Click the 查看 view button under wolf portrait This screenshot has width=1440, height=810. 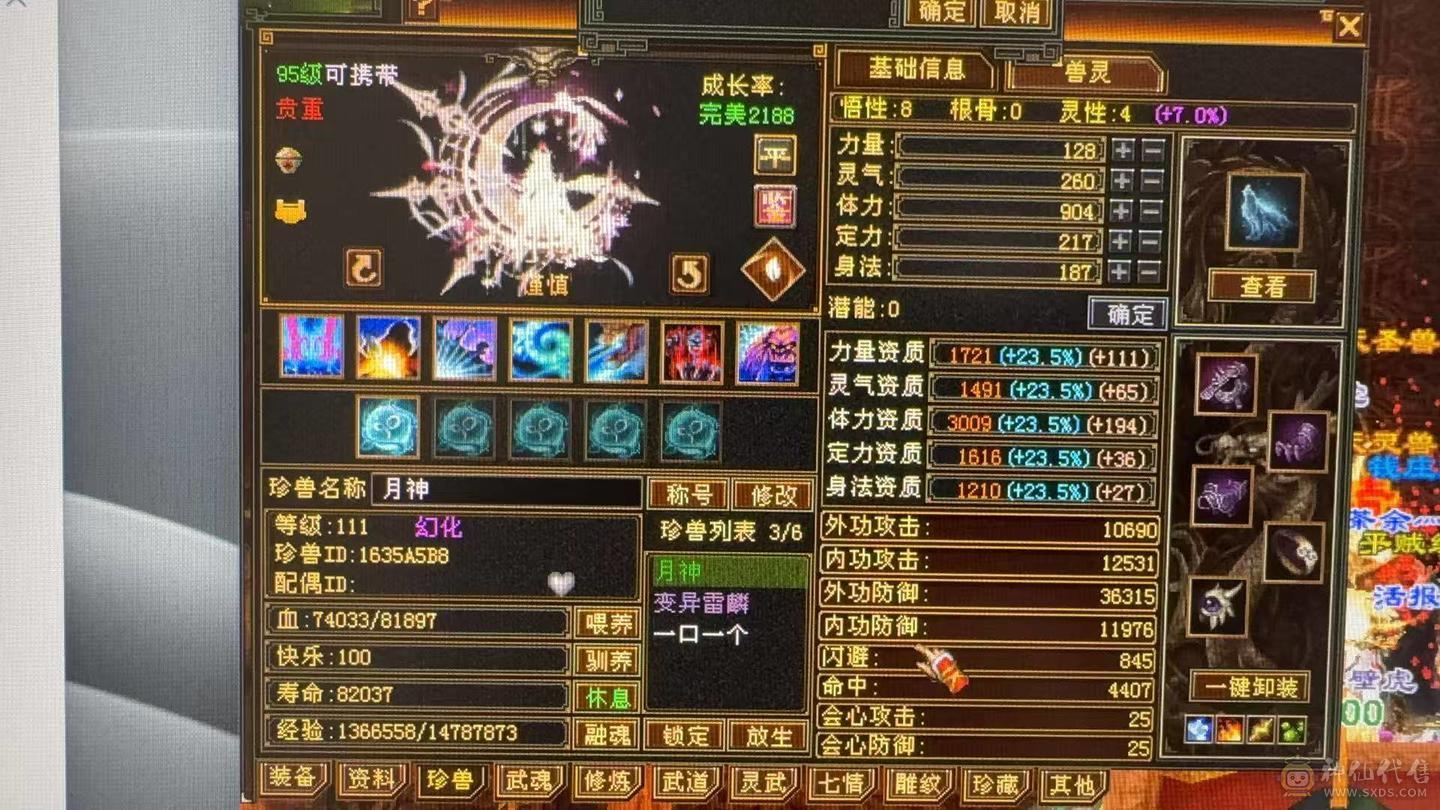[1260, 285]
